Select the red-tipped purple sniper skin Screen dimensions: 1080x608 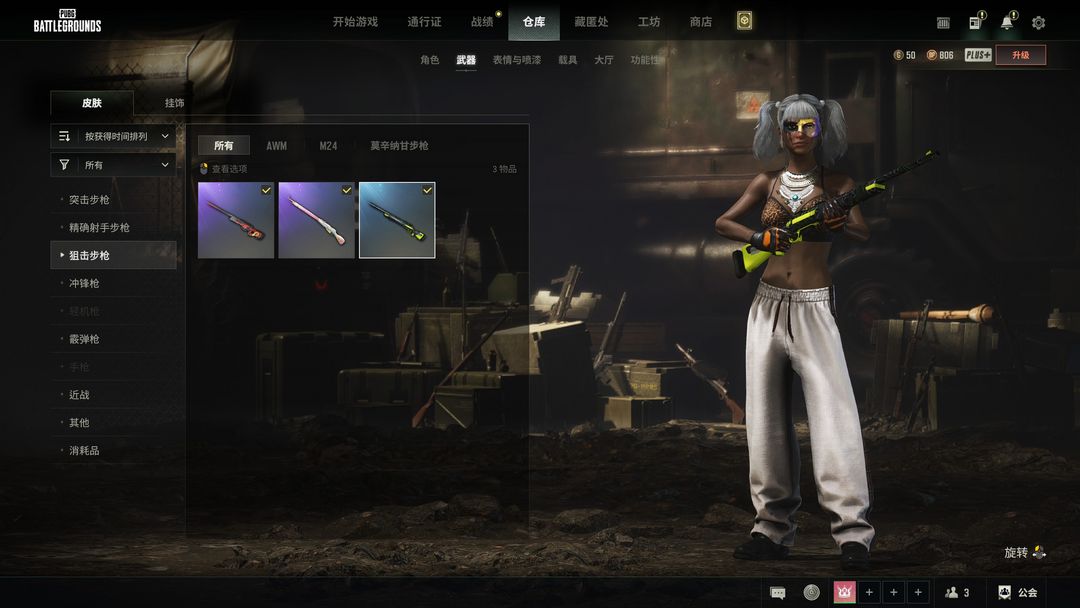[236, 220]
